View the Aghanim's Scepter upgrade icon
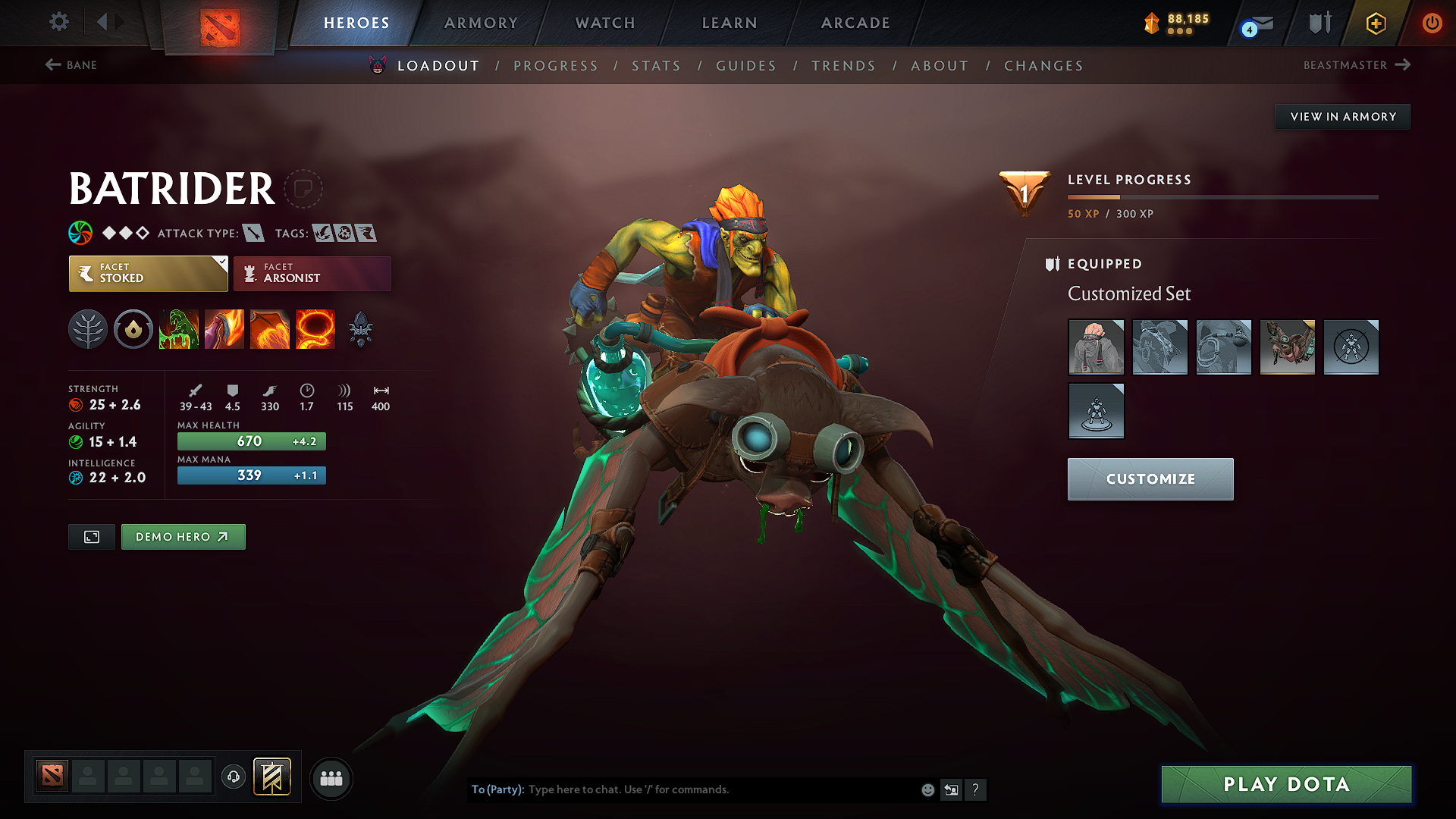 [x=362, y=329]
